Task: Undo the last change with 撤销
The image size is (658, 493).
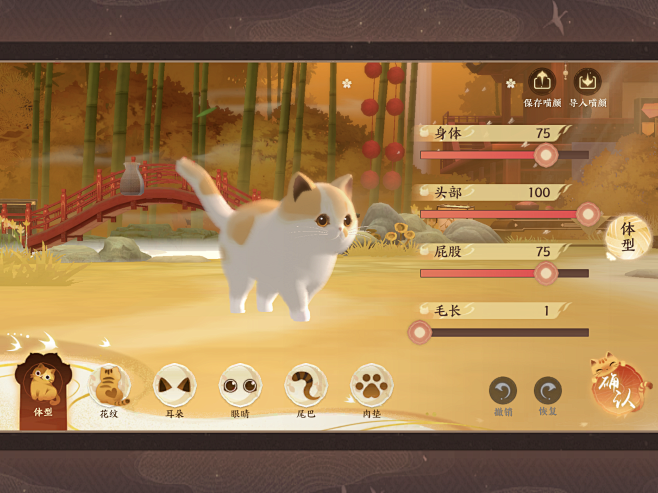Action: pos(503,391)
